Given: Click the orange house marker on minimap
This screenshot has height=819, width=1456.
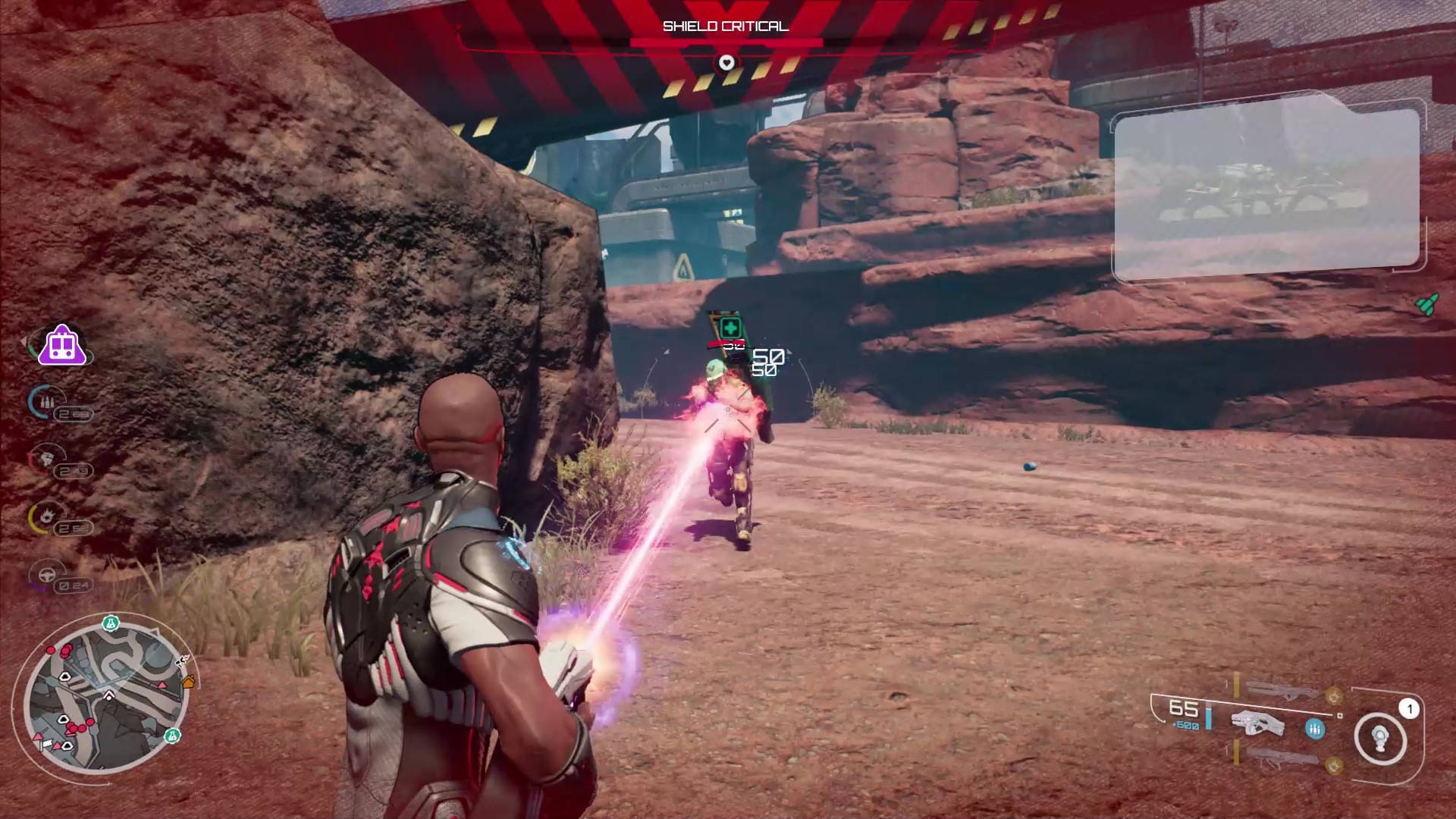Looking at the screenshot, I should tap(189, 682).
